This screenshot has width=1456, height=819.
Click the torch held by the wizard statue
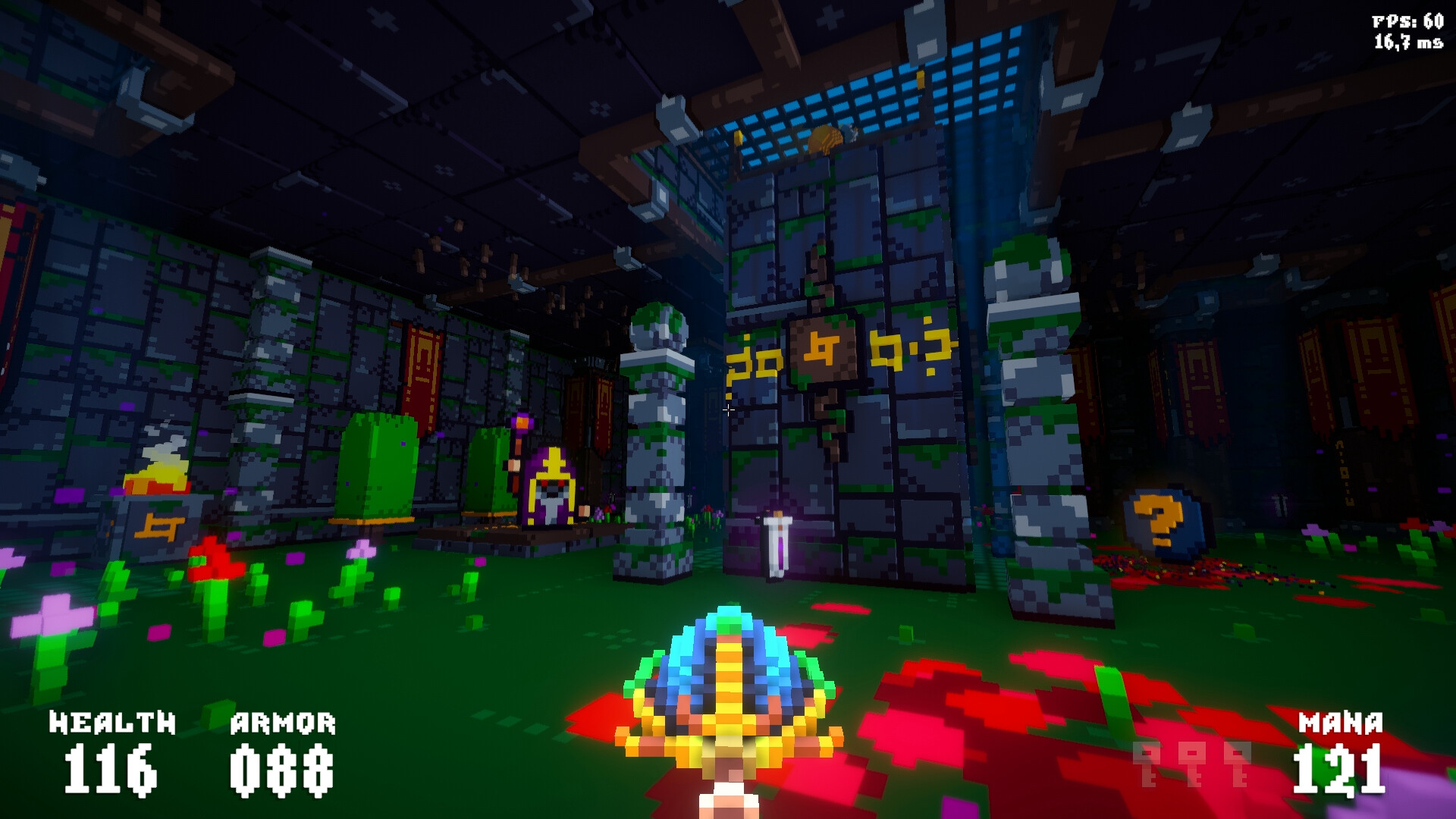(x=520, y=422)
